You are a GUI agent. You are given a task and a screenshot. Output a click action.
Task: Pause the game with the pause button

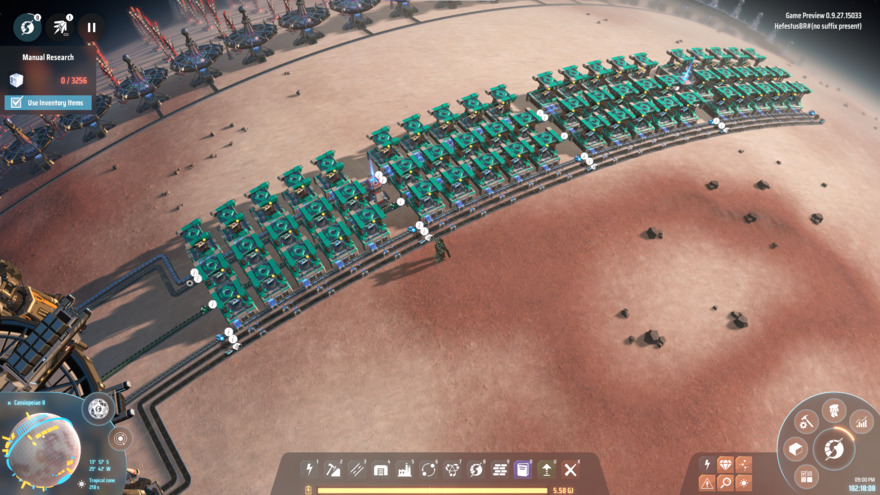[91, 27]
